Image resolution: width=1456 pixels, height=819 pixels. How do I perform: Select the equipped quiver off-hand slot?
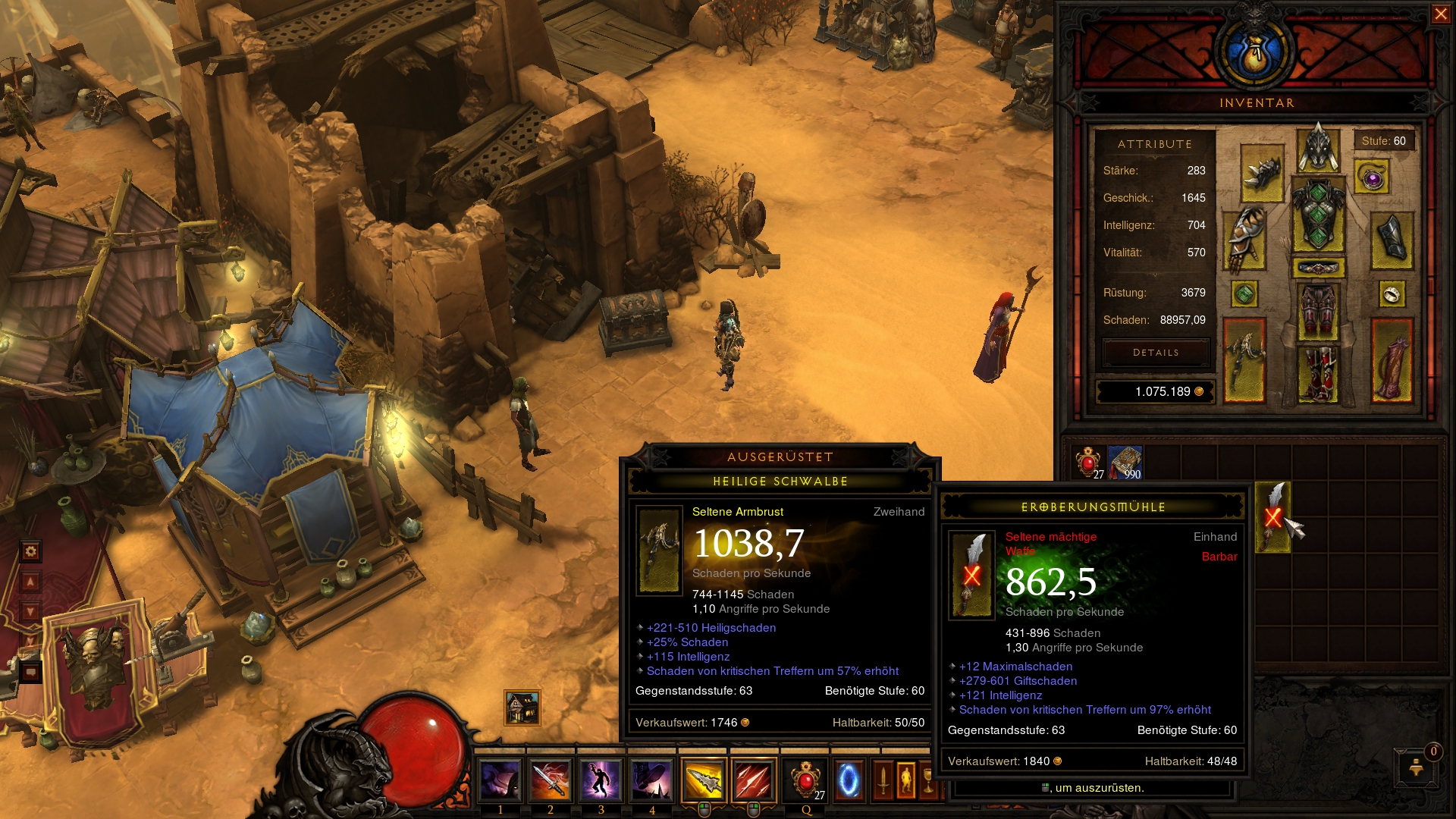point(1392,360)
